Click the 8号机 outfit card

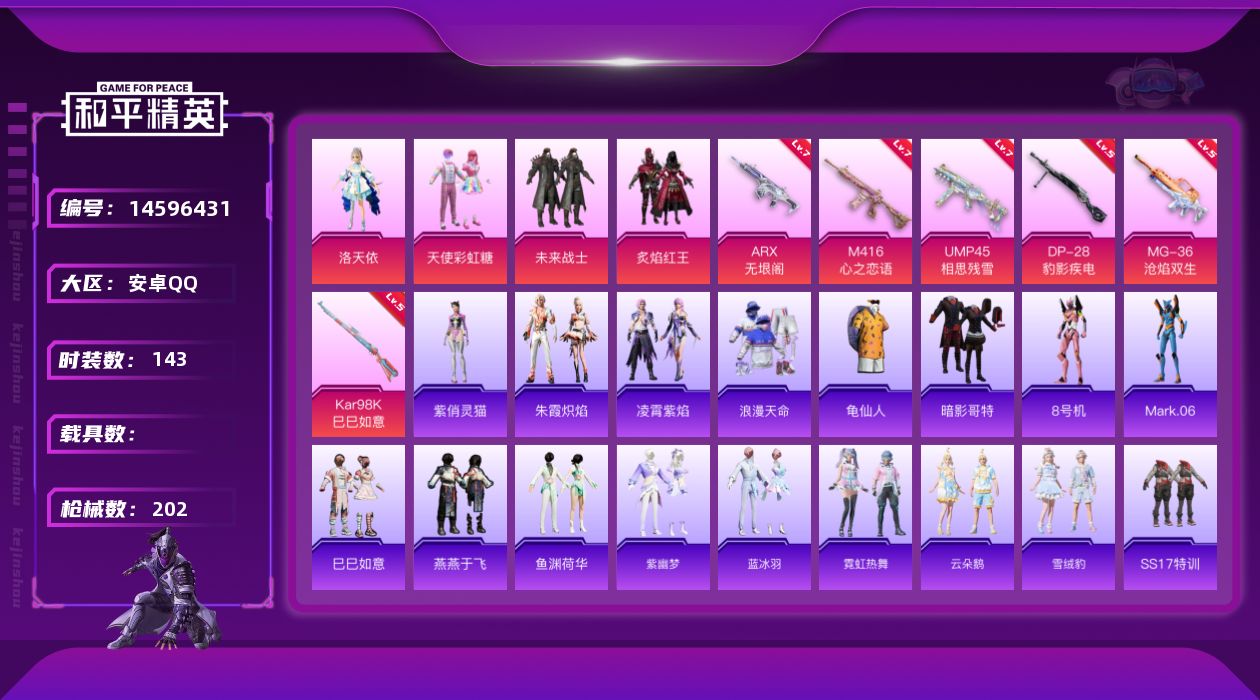1068,364
